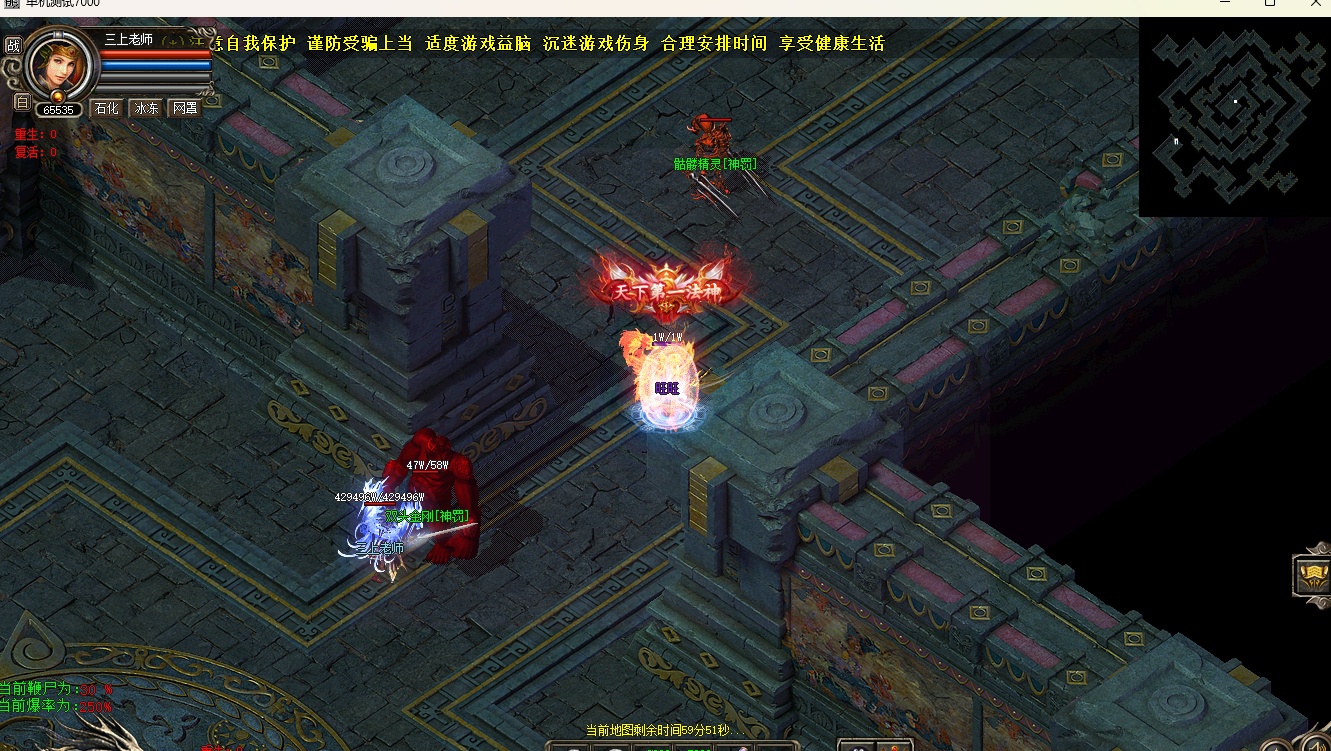The image size is (1331, 751).
Task: Click the golden emblem button at right edge
Action: coord(1312,576)
